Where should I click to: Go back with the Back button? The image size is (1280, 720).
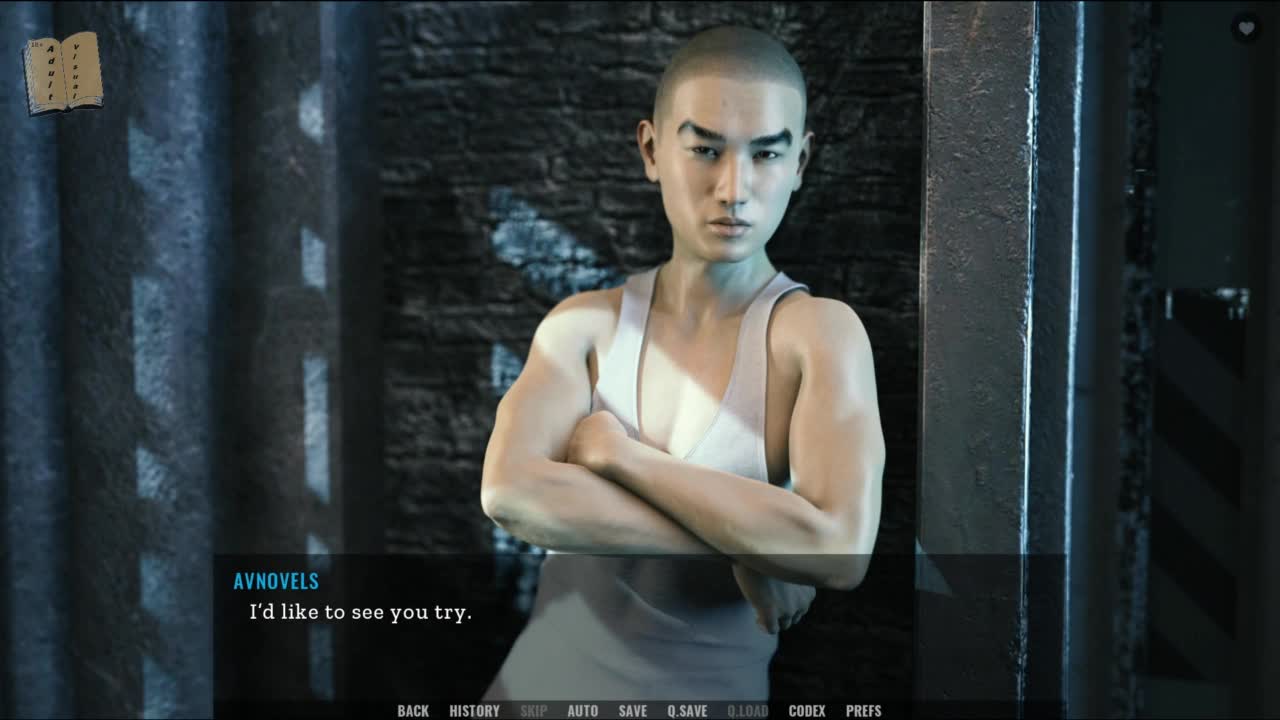click(x=413, y=711)
